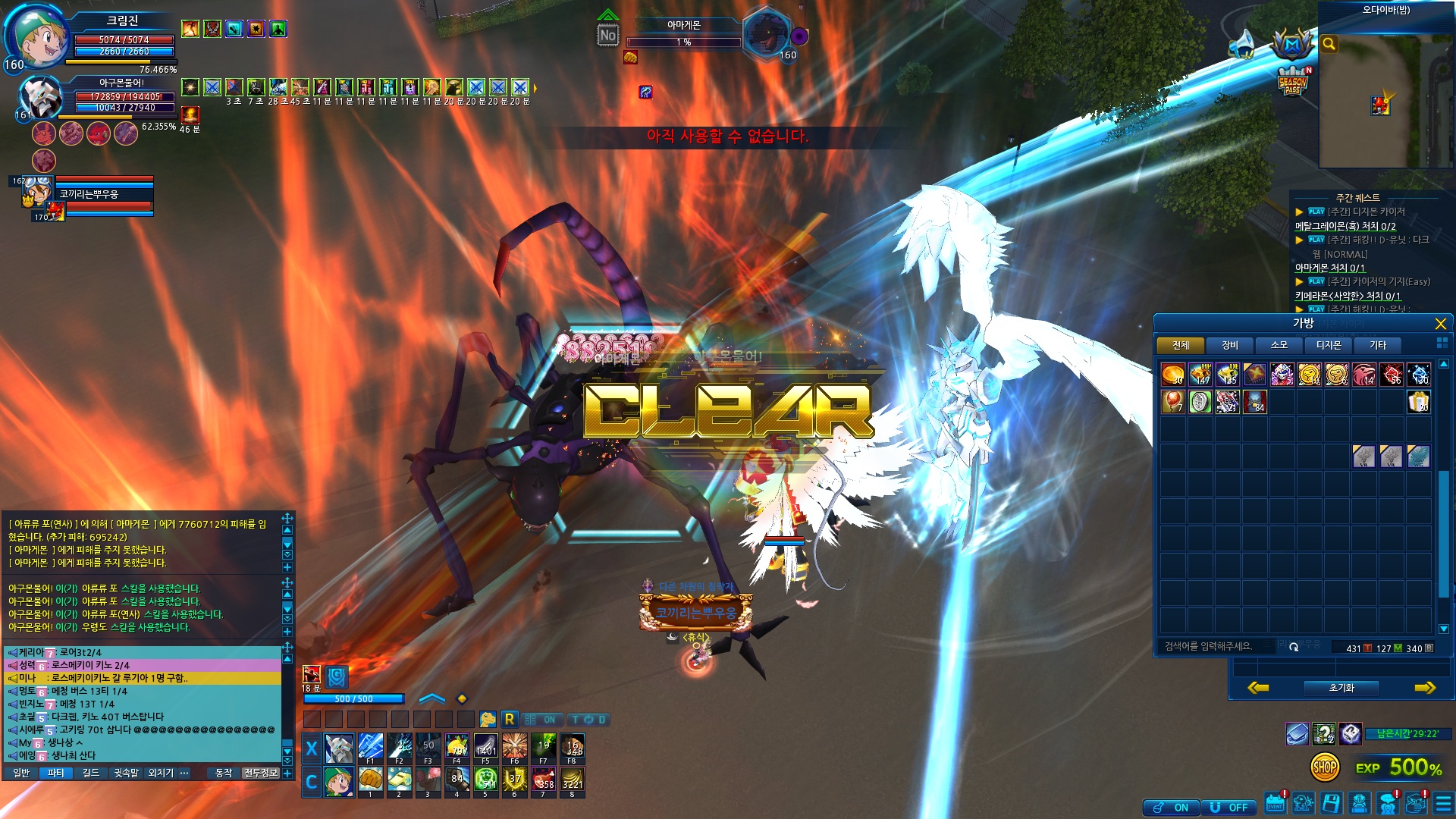This screenshot has height=819, width=1456.
Task: Open the EVENT calendar menu icon
Action: coord(1276,803)
